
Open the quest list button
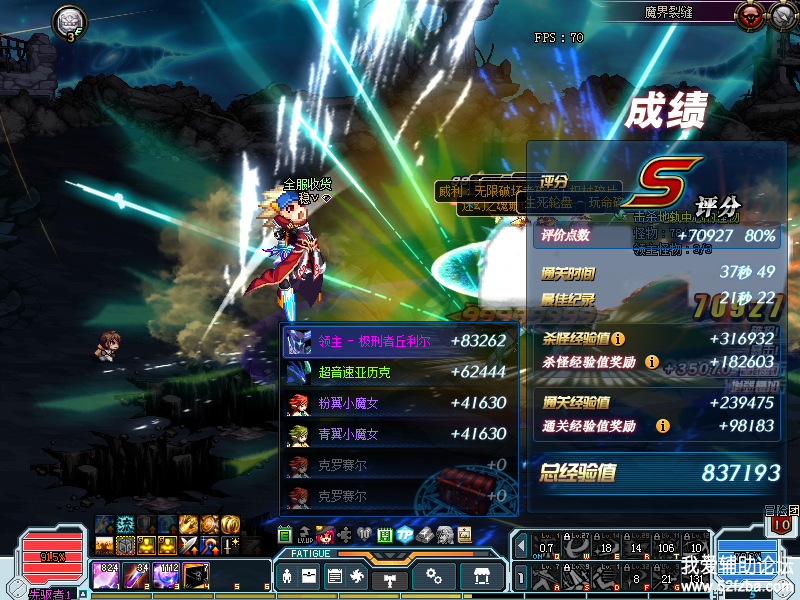point(334,577)
